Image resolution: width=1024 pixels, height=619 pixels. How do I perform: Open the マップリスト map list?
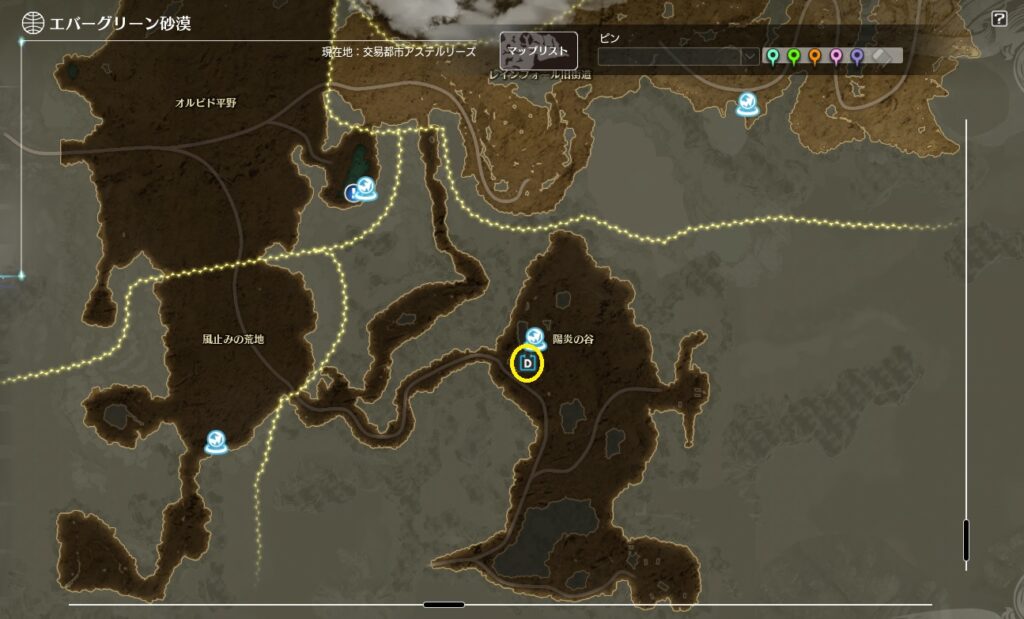point(538,50)
